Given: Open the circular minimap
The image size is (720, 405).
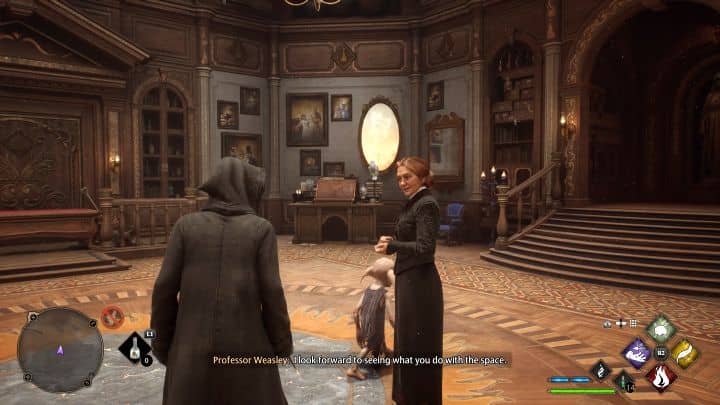Looking at the screenshot, I should [60, 349].
